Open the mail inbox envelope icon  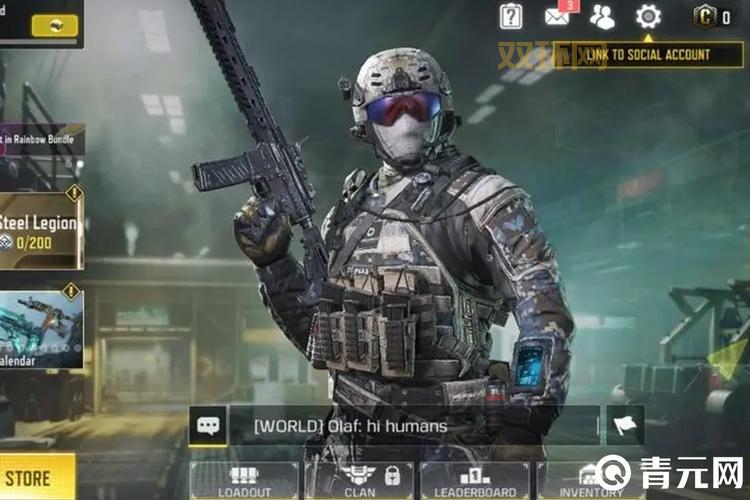[x=558, y=16]
